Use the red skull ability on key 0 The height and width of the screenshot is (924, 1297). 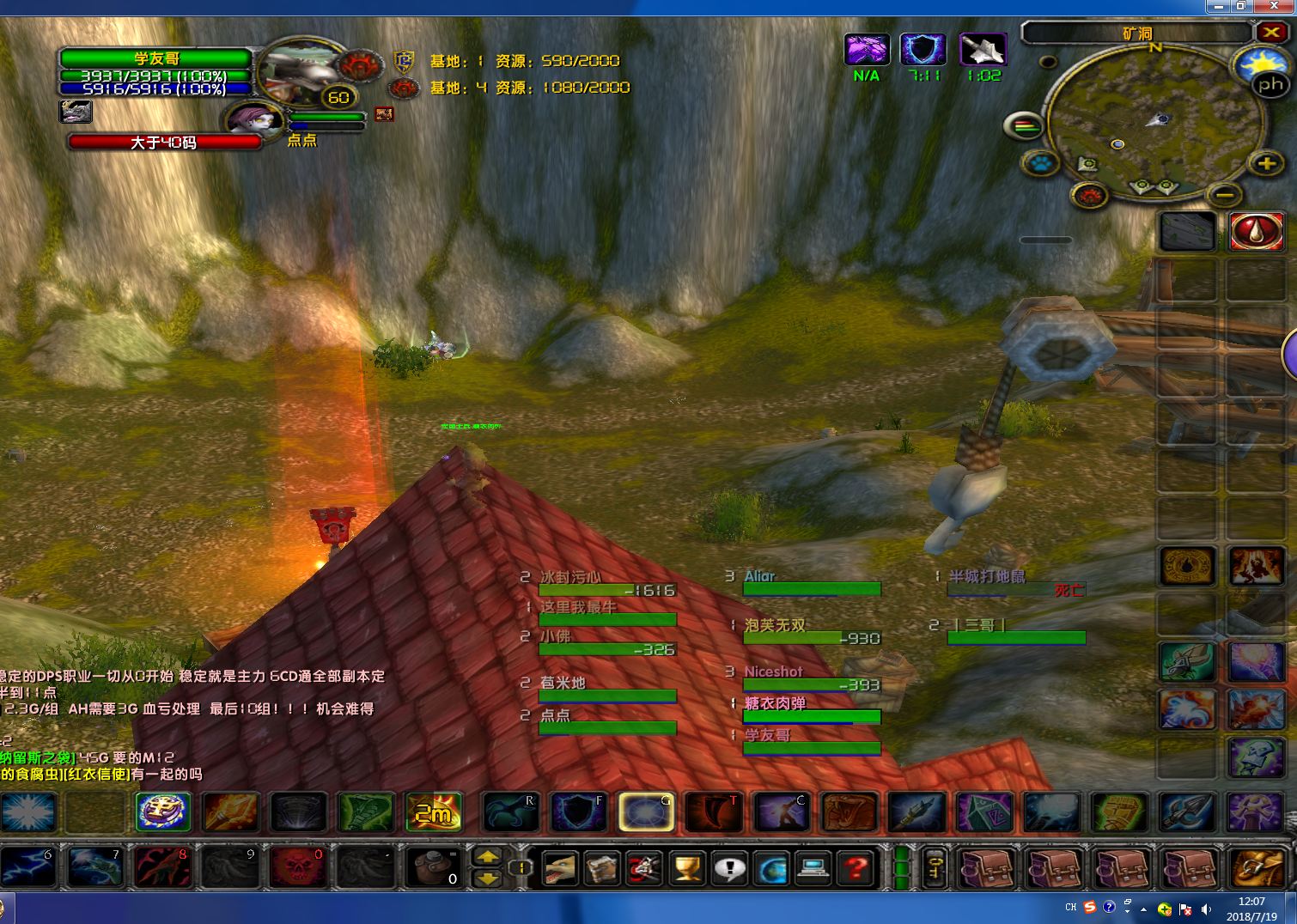297,866
